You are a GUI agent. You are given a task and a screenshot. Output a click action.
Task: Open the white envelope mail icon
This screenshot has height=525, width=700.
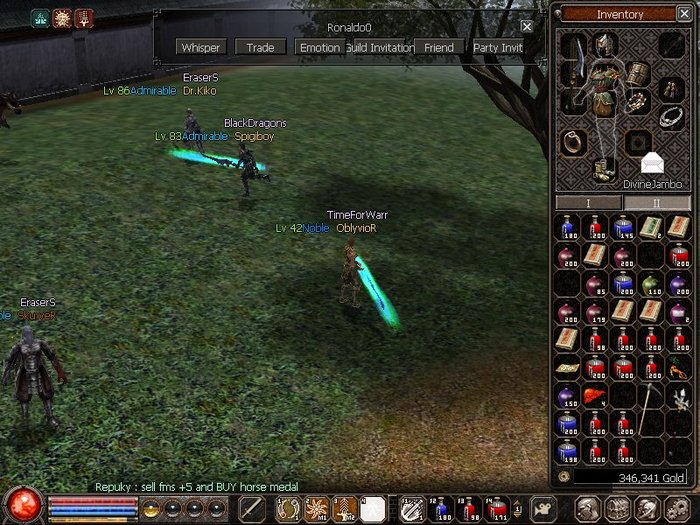coord(652,163)
